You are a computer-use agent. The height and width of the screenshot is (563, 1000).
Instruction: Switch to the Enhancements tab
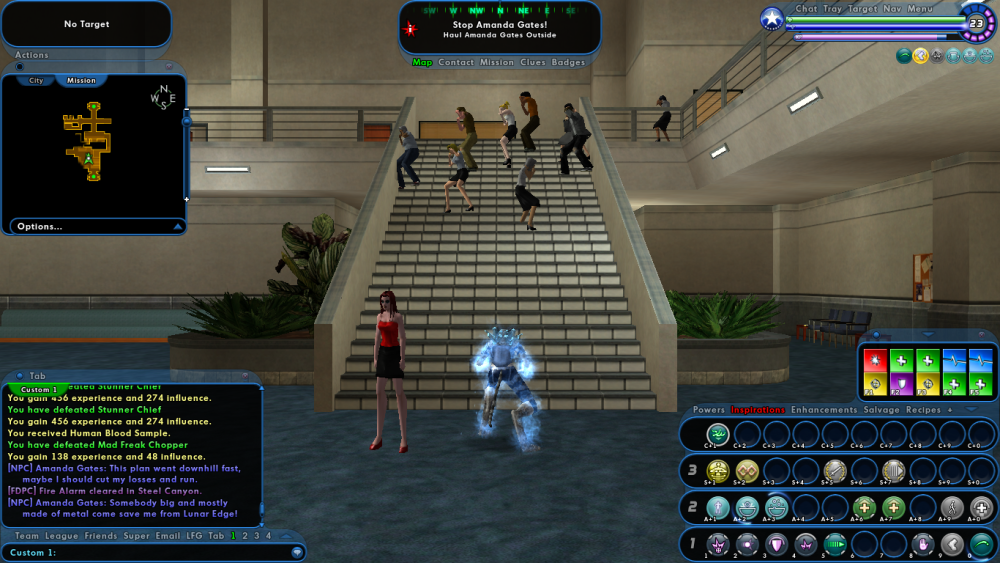[824, 410]
